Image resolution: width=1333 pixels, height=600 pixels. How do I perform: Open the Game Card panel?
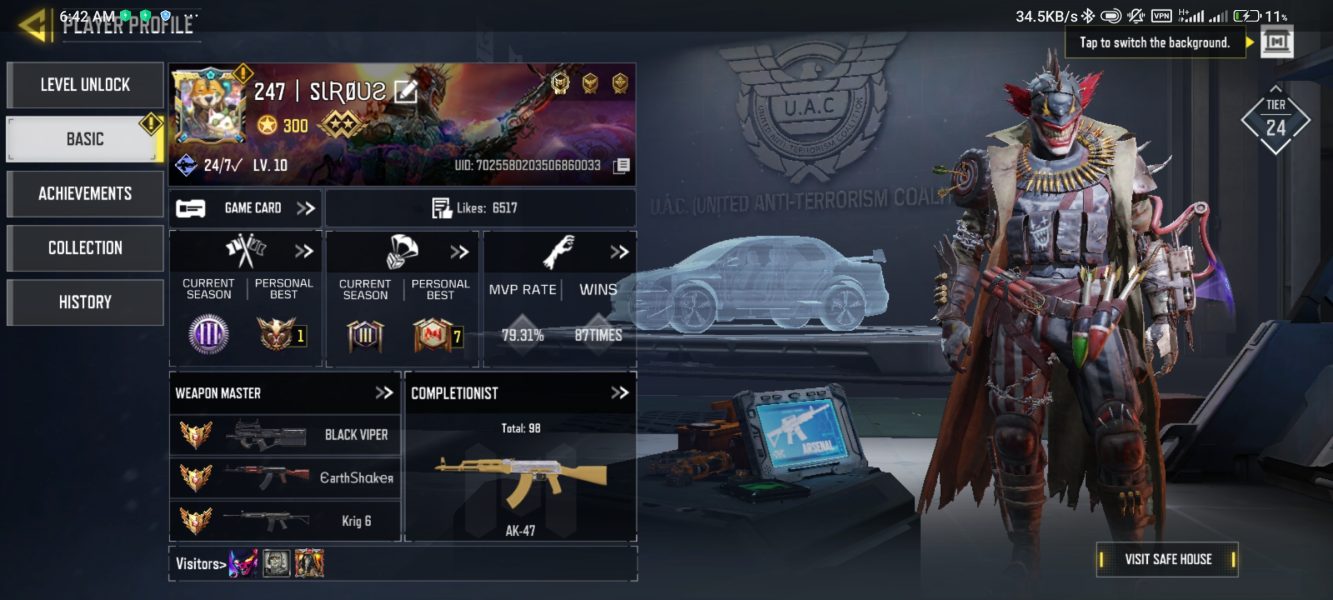tap(246, 208)
